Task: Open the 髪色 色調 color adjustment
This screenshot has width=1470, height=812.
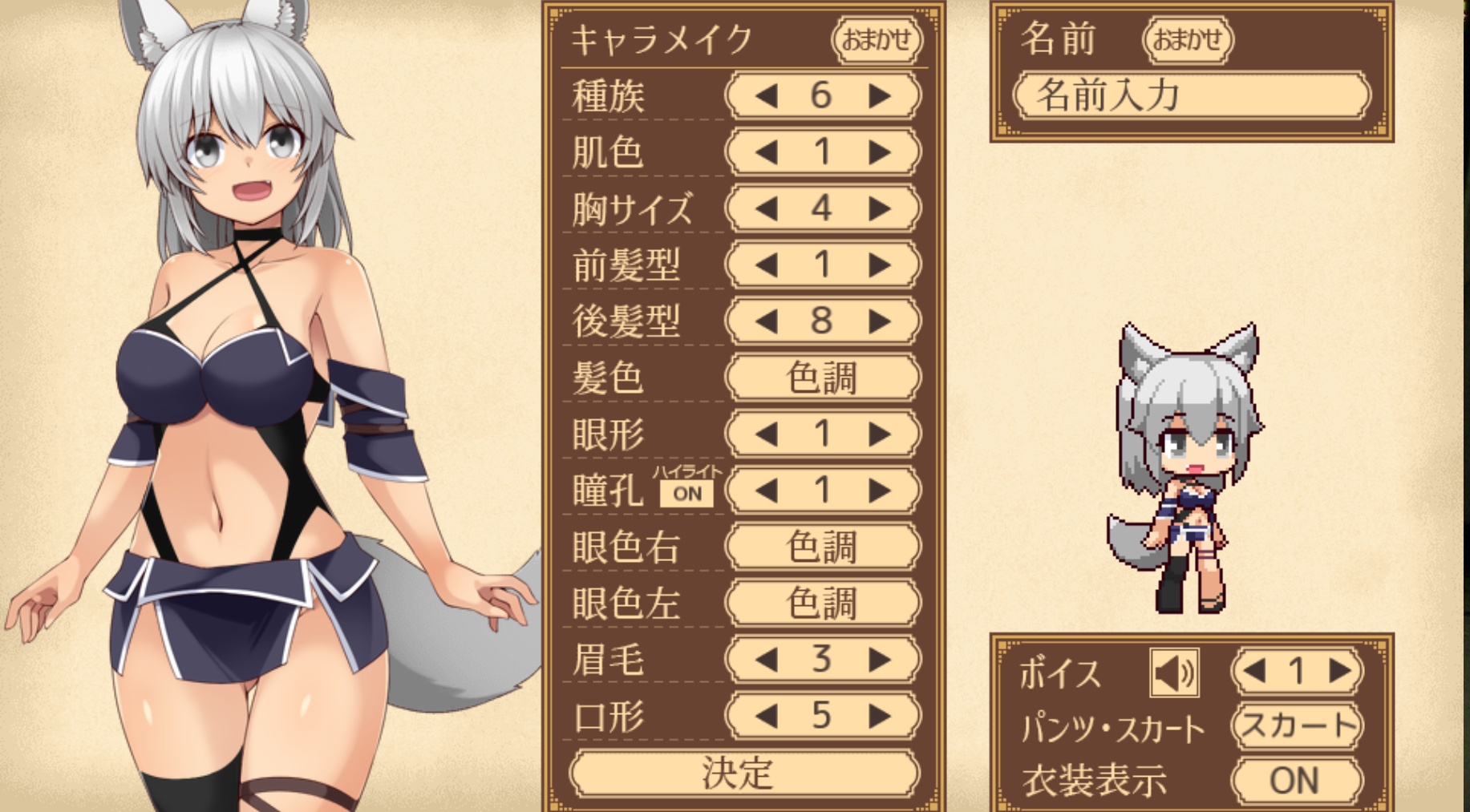Action: click(822, 378)
